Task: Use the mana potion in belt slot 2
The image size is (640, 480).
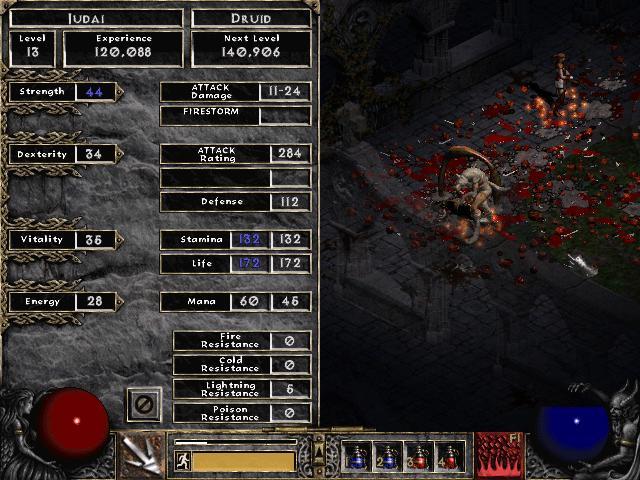Action: click(387, 456)
